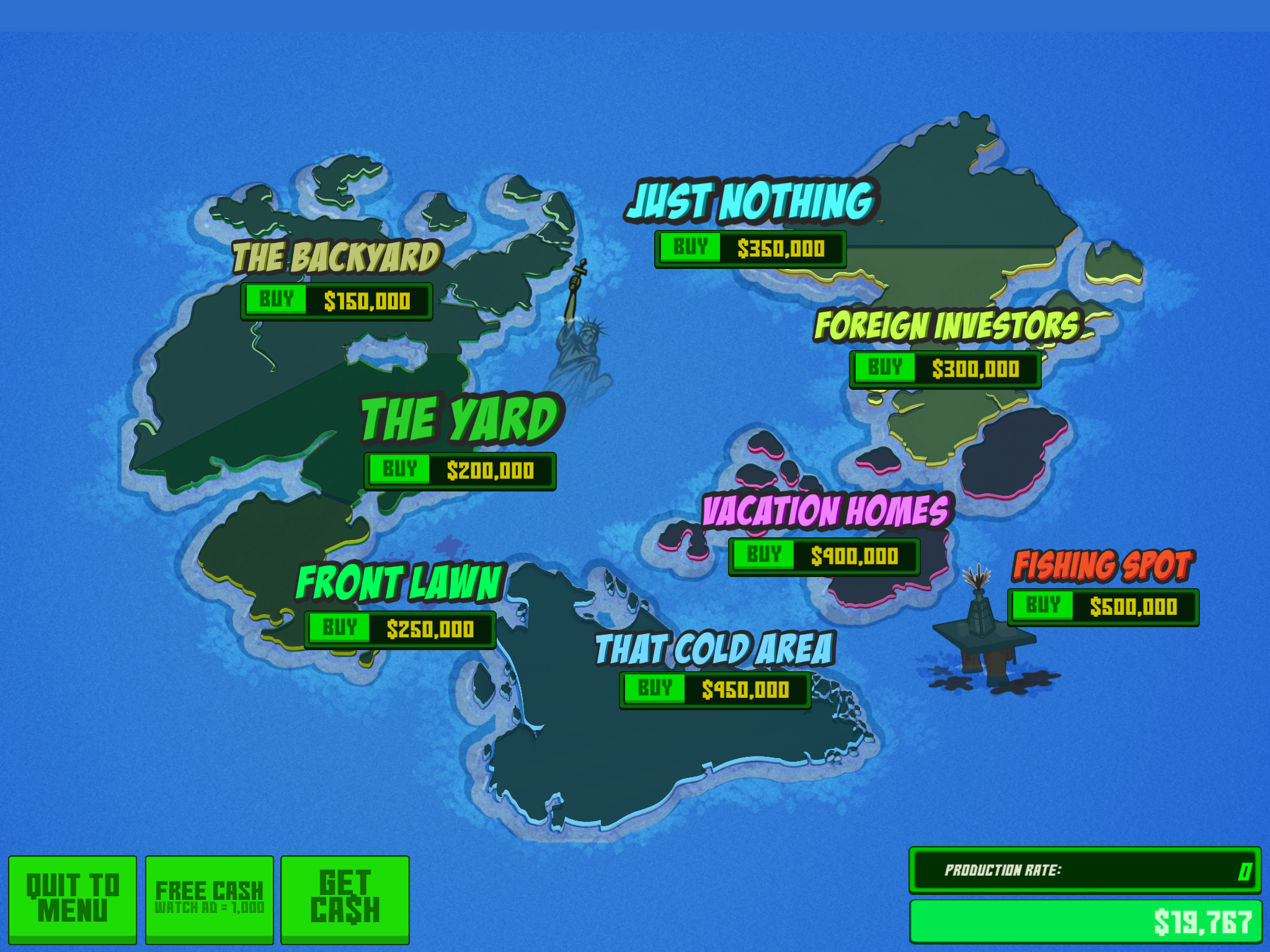The height and width of the screenshot is (952, 1270).
Task: Watch an ad for Free Cash
Action: 209,899
